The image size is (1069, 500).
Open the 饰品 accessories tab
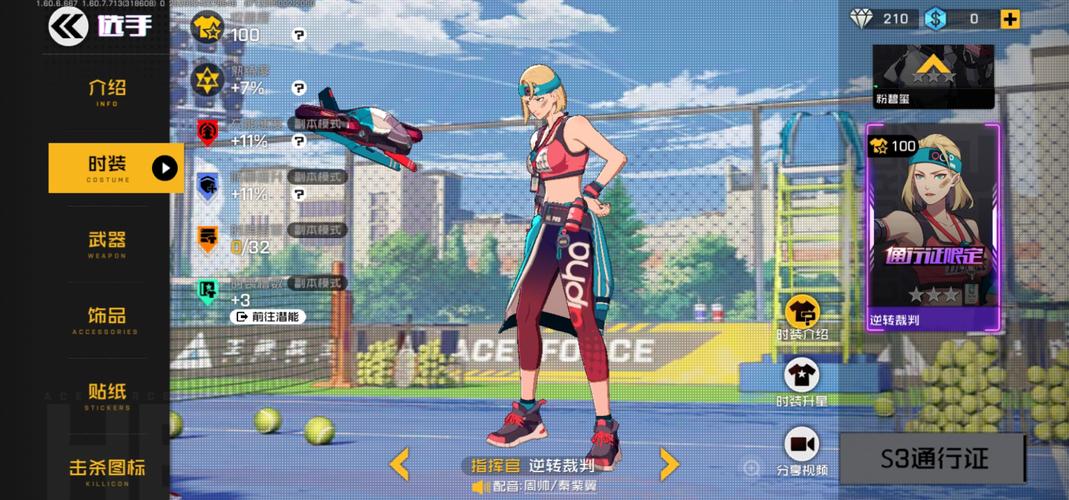click(x=107, y=318)
